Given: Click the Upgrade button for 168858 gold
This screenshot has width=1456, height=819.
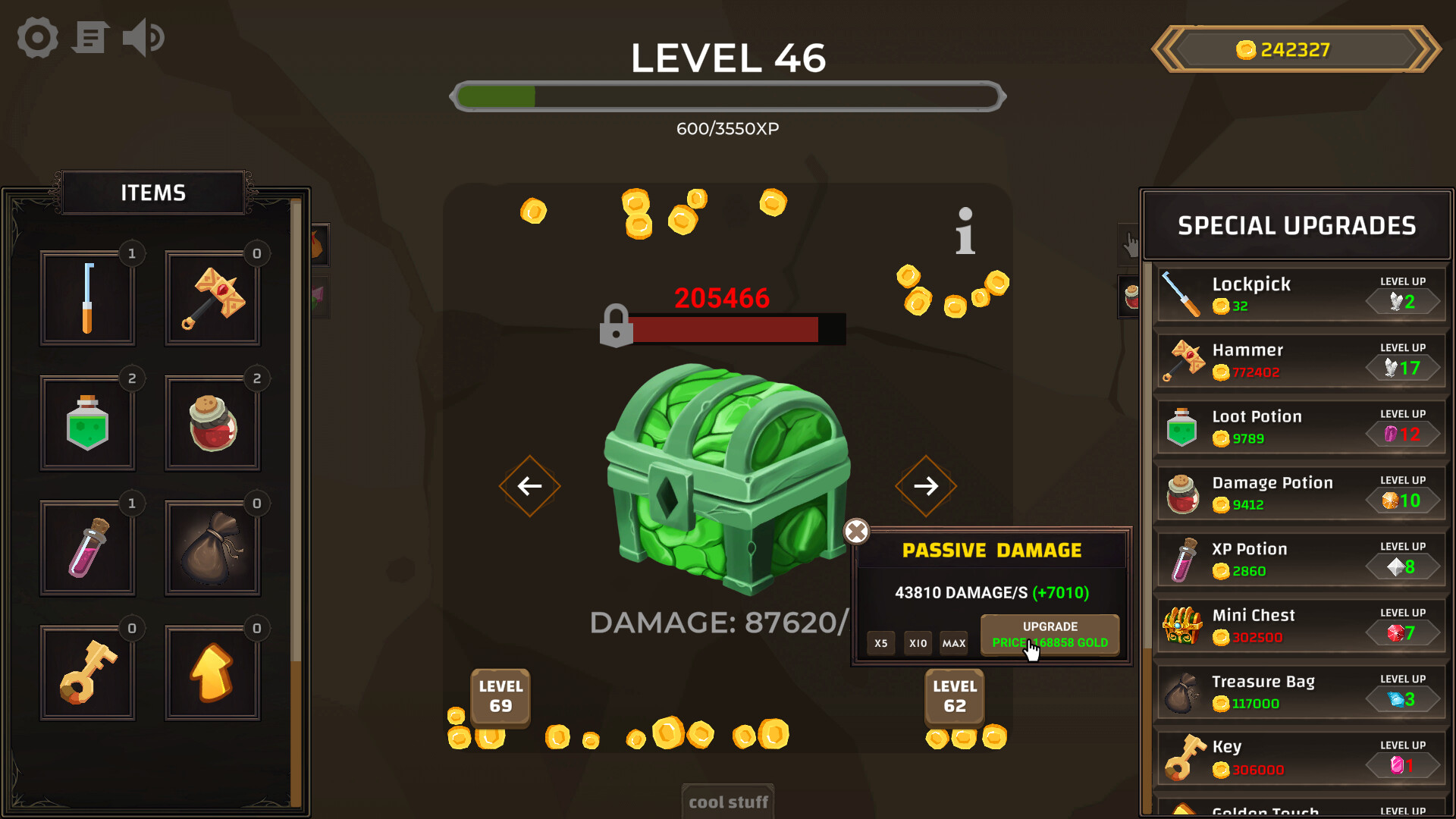Looking at the screenshot, I should coord(1050,635).
